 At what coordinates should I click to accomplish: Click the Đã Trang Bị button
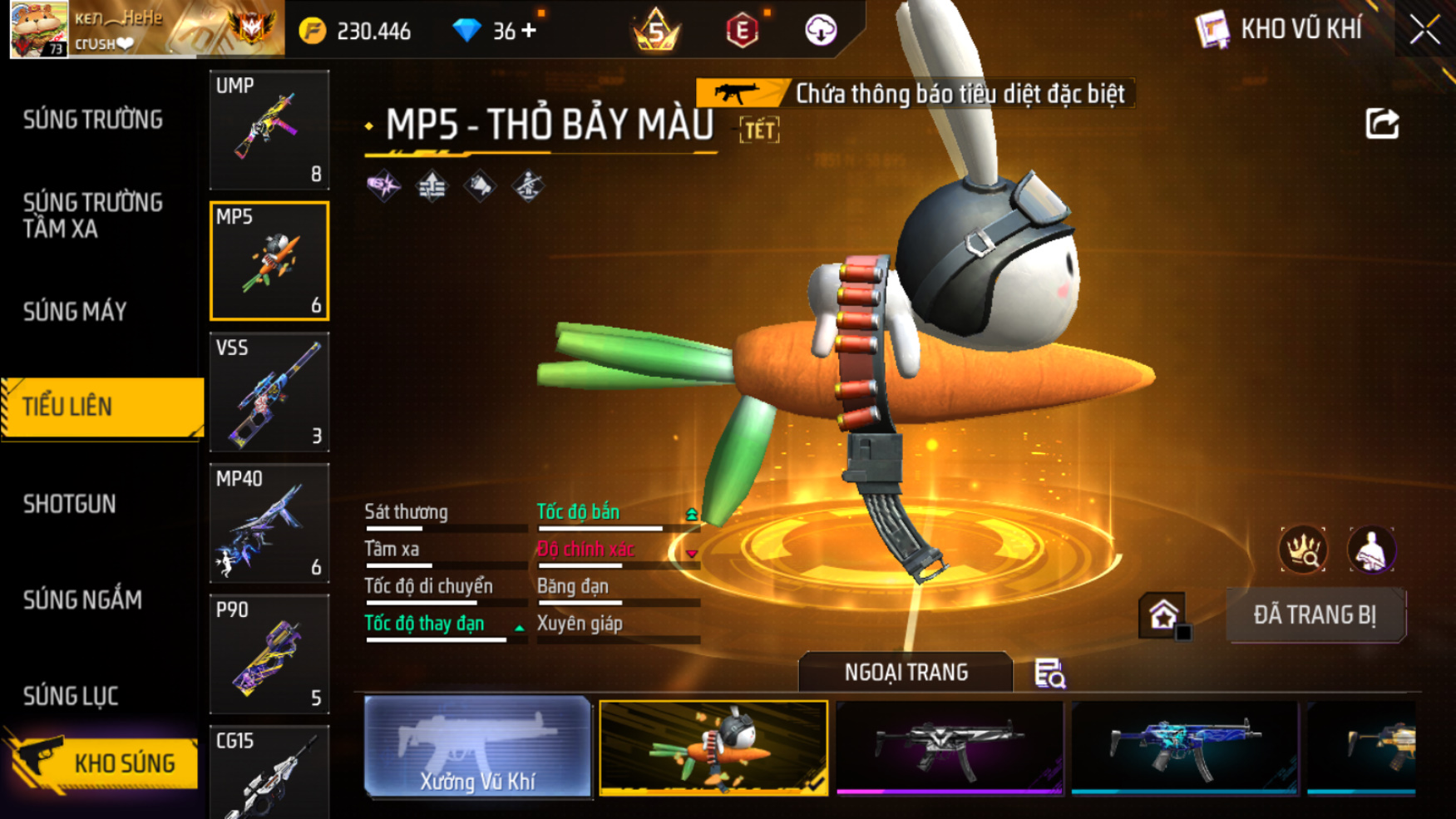1315,615
